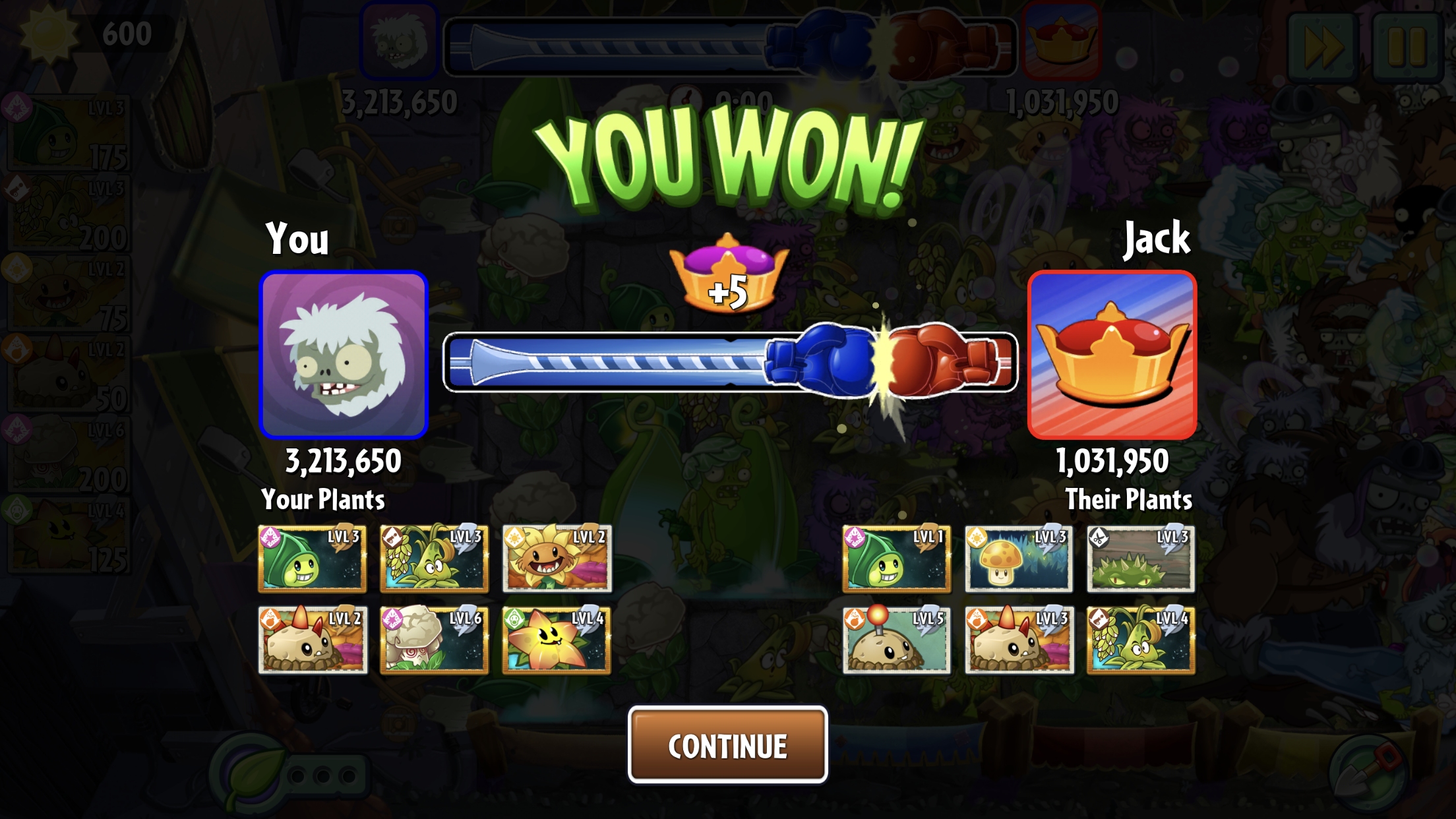Choose your LVL 2 Primal Sunflower card

[x=557, y=559]
